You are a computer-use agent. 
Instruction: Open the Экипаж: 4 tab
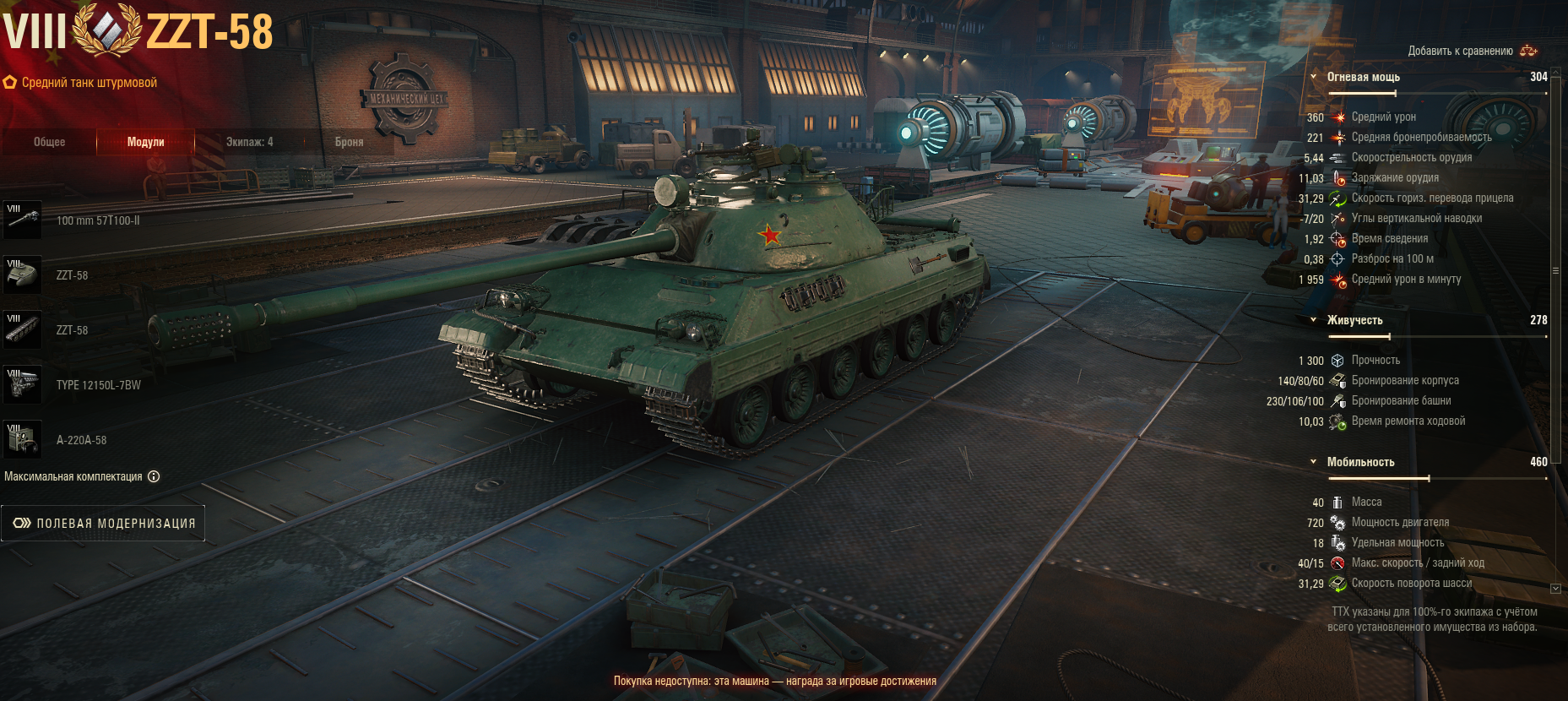[249, 142]
